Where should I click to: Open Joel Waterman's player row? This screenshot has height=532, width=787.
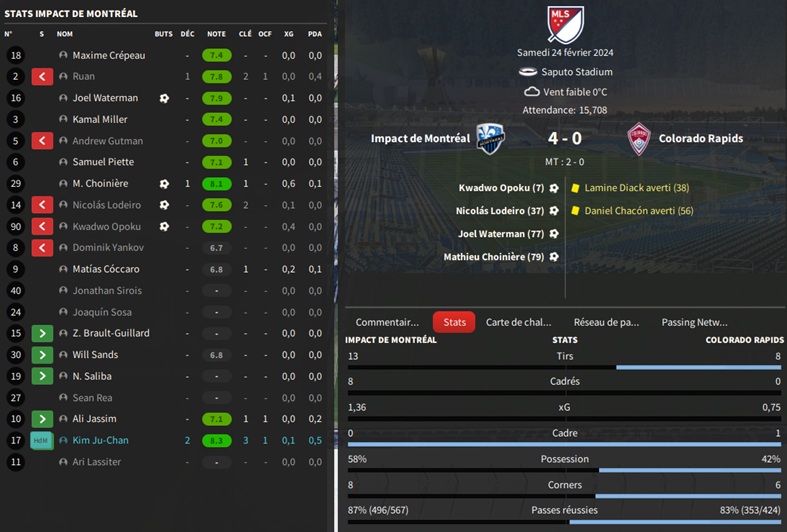(x=105, y=98)
